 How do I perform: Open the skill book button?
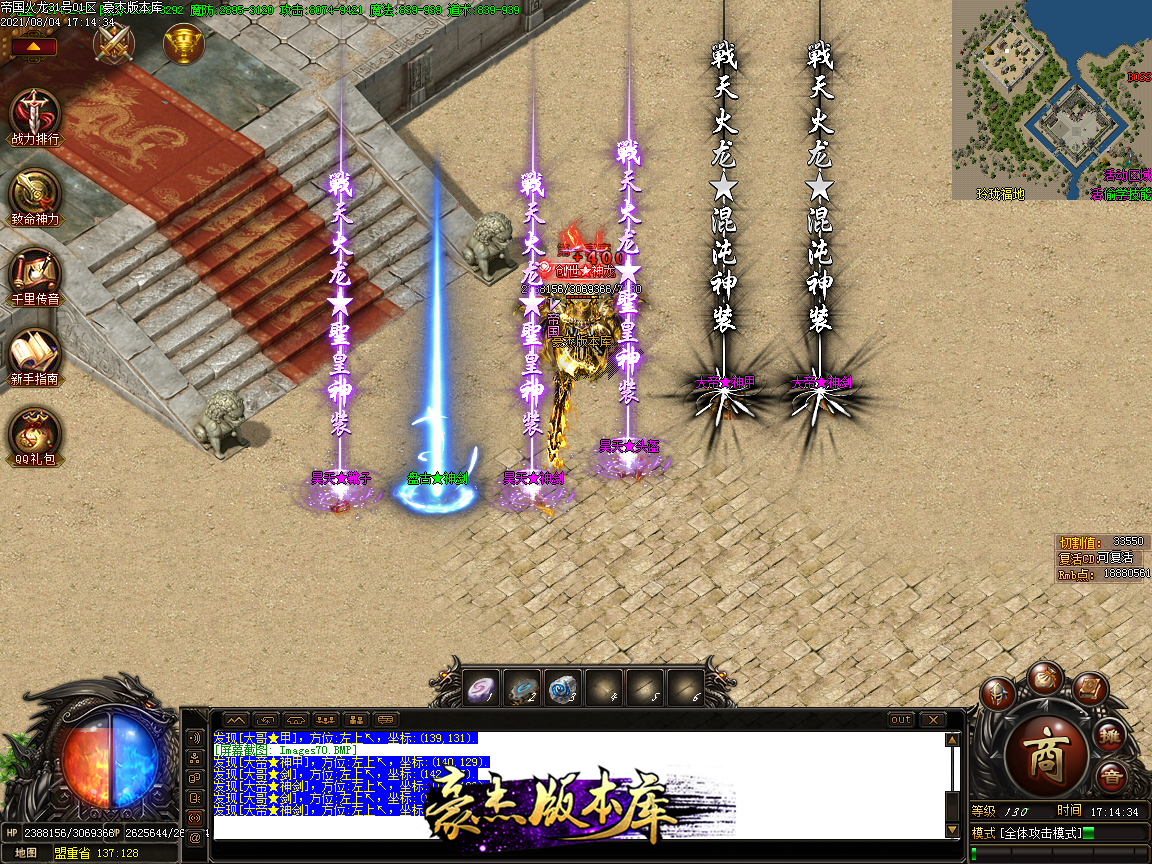click(1089, 688)
